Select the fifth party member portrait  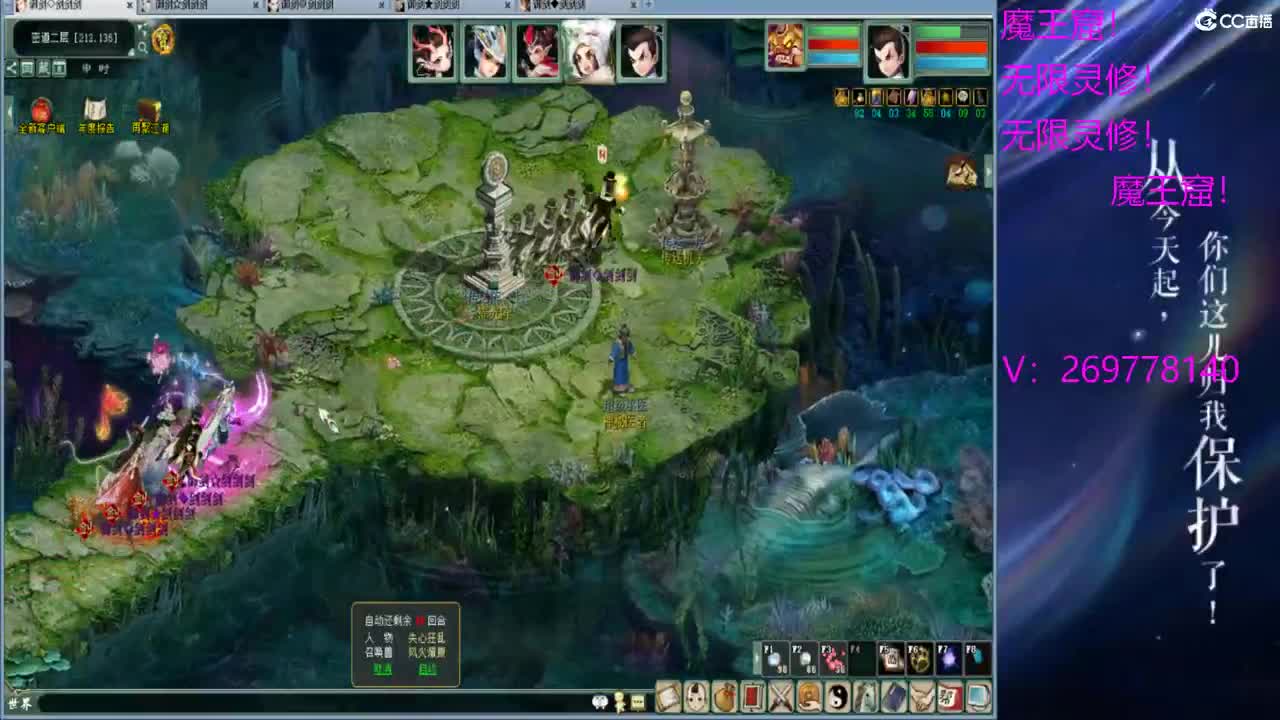point(641,50)
